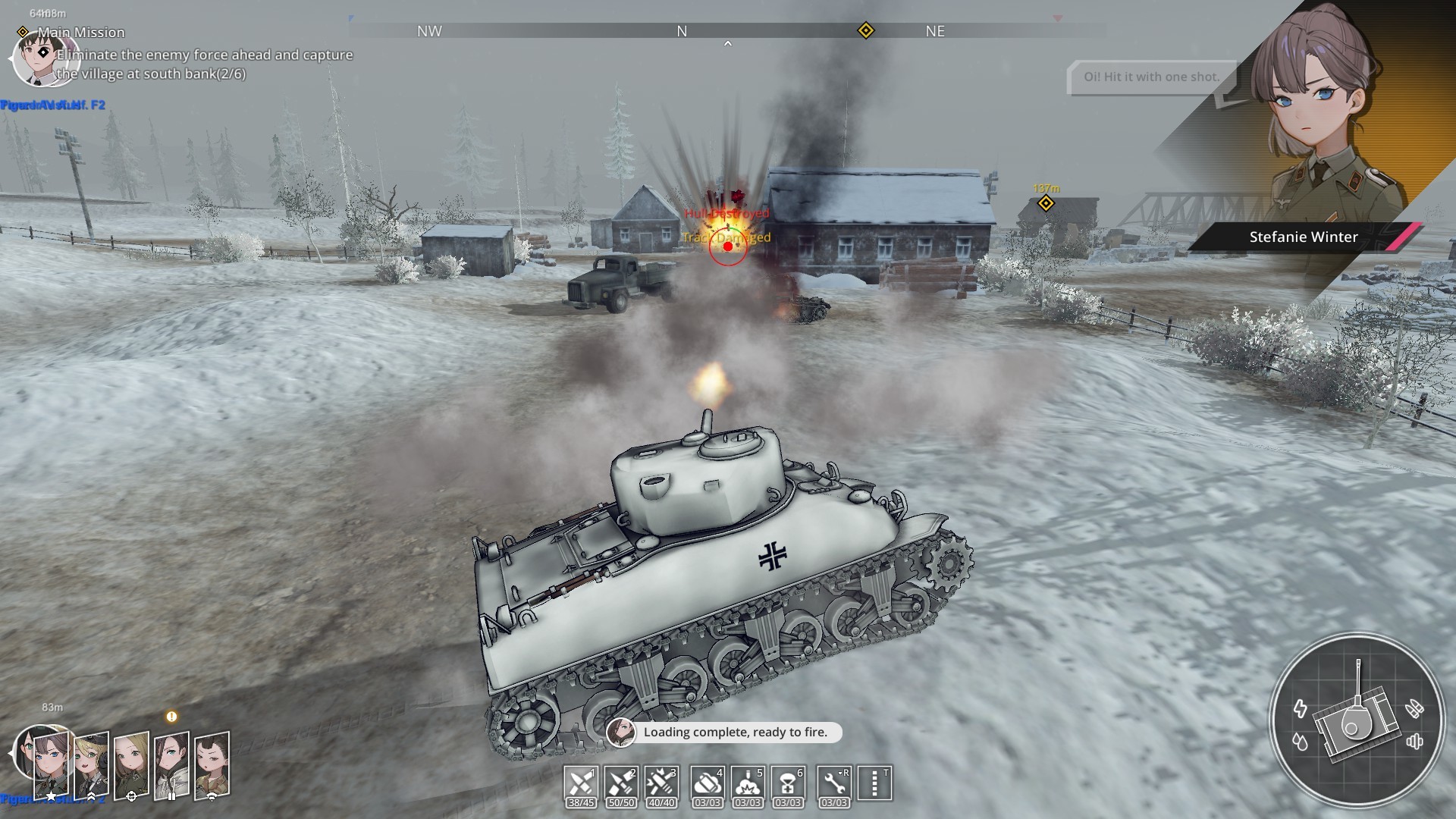Select the wrench repair icon
Image resolution: width=1456 pixels, height=819 pixels.
click(x=833, y=783)
